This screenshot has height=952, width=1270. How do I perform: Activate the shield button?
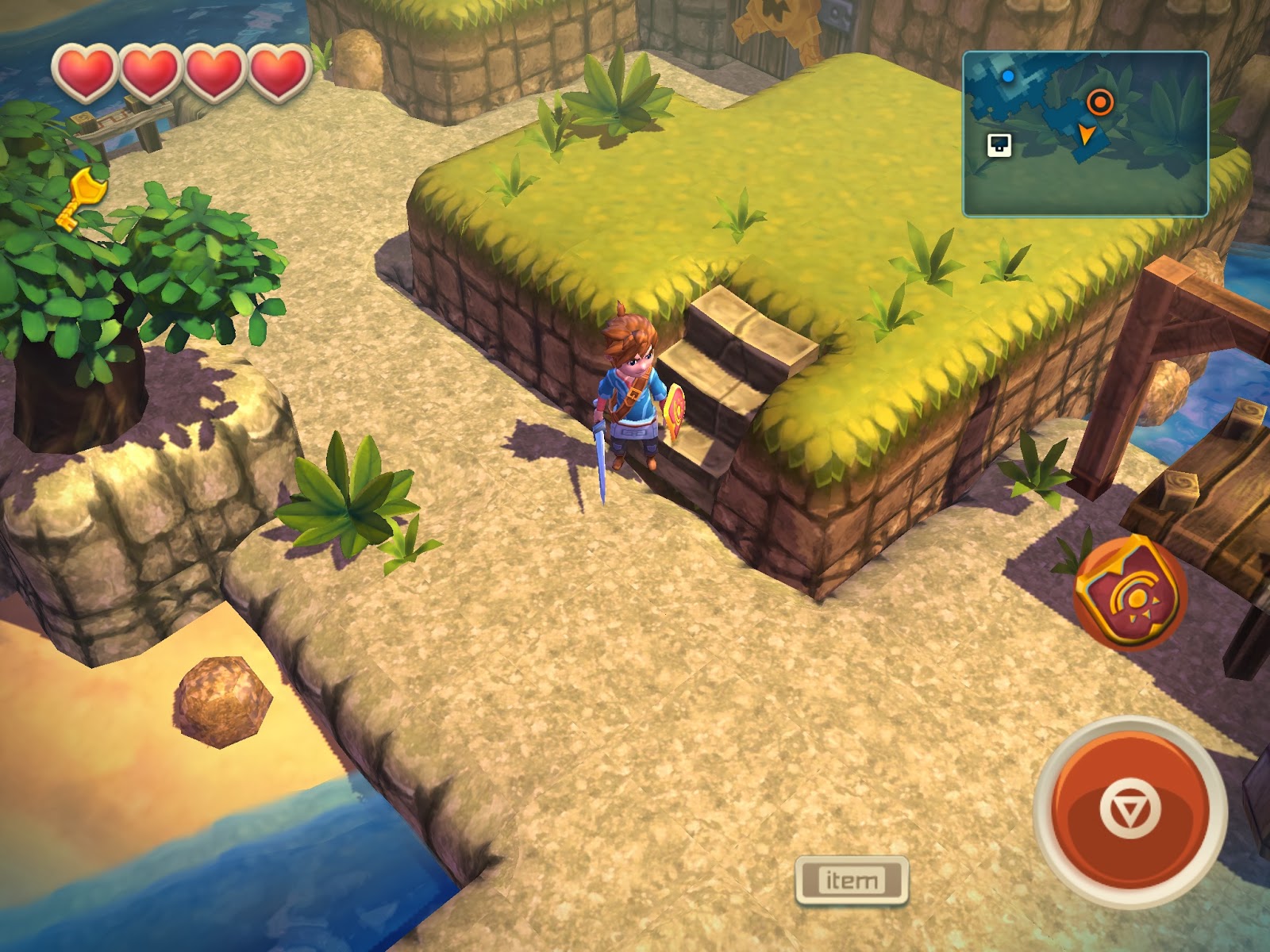pos(1130,594)
